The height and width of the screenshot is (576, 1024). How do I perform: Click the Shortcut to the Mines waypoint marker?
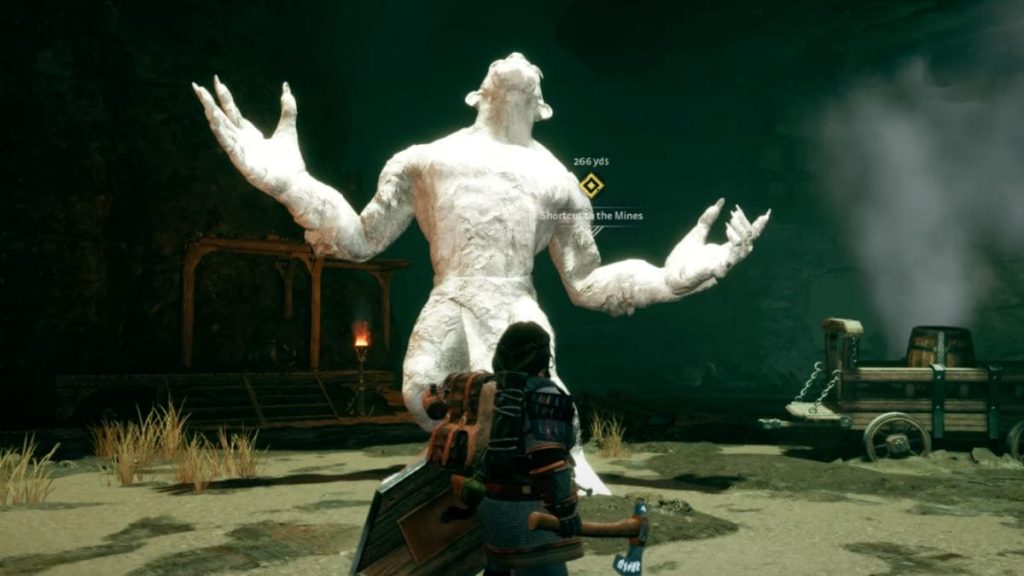coord(591,185)
